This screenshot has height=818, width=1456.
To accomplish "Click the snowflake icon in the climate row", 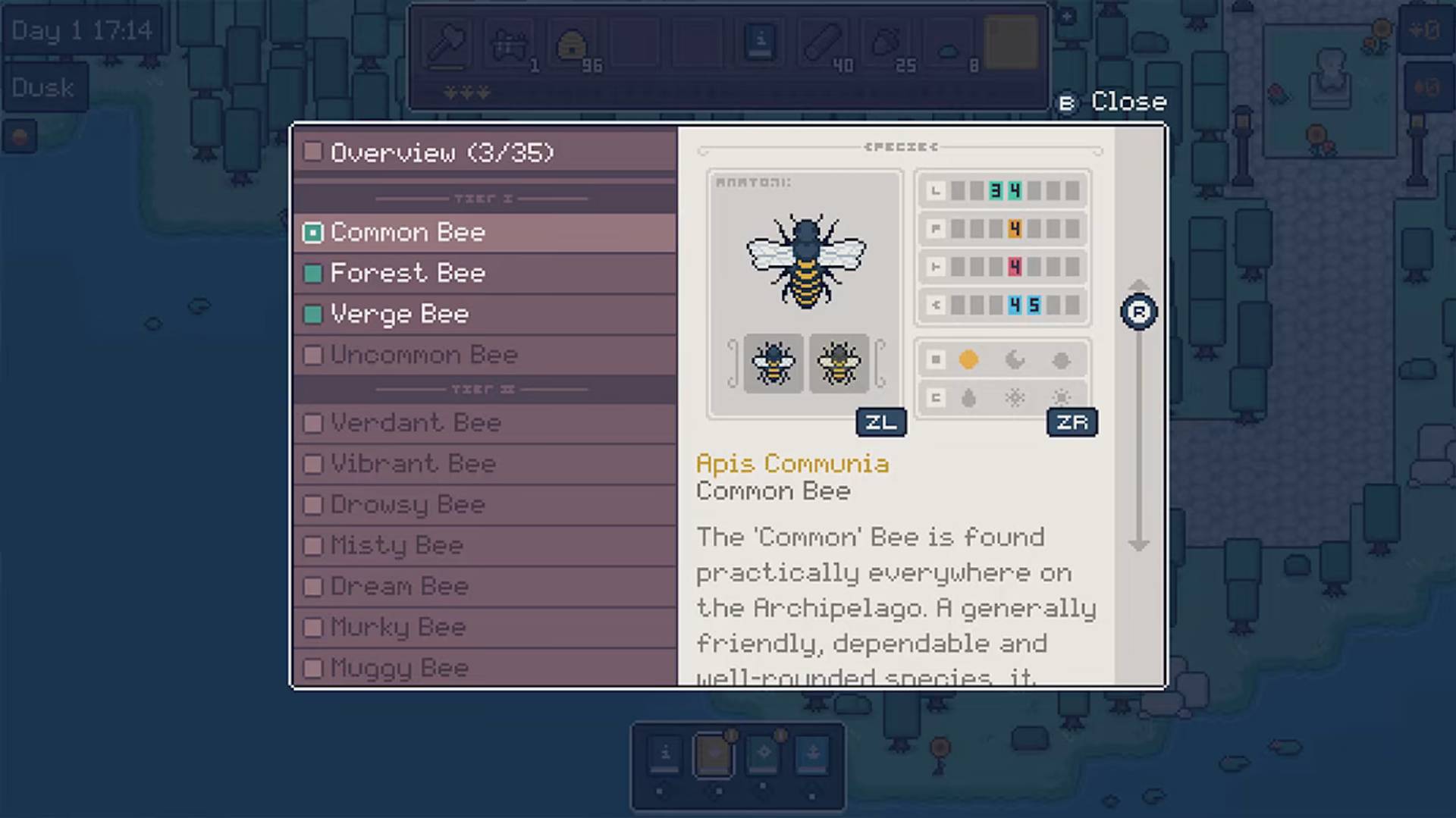I will click(1015, 398).
